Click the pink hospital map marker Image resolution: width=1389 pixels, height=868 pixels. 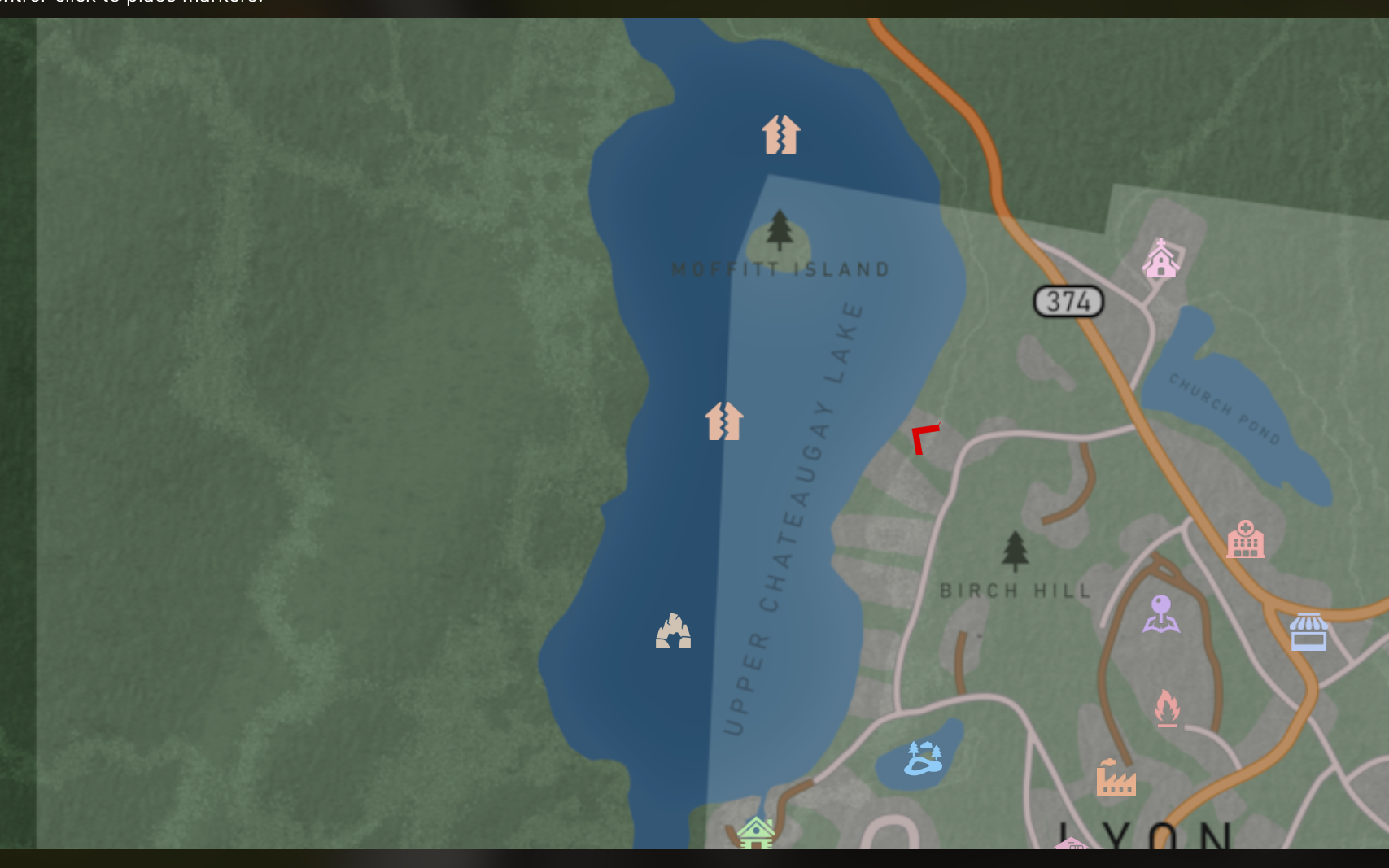1245,539
